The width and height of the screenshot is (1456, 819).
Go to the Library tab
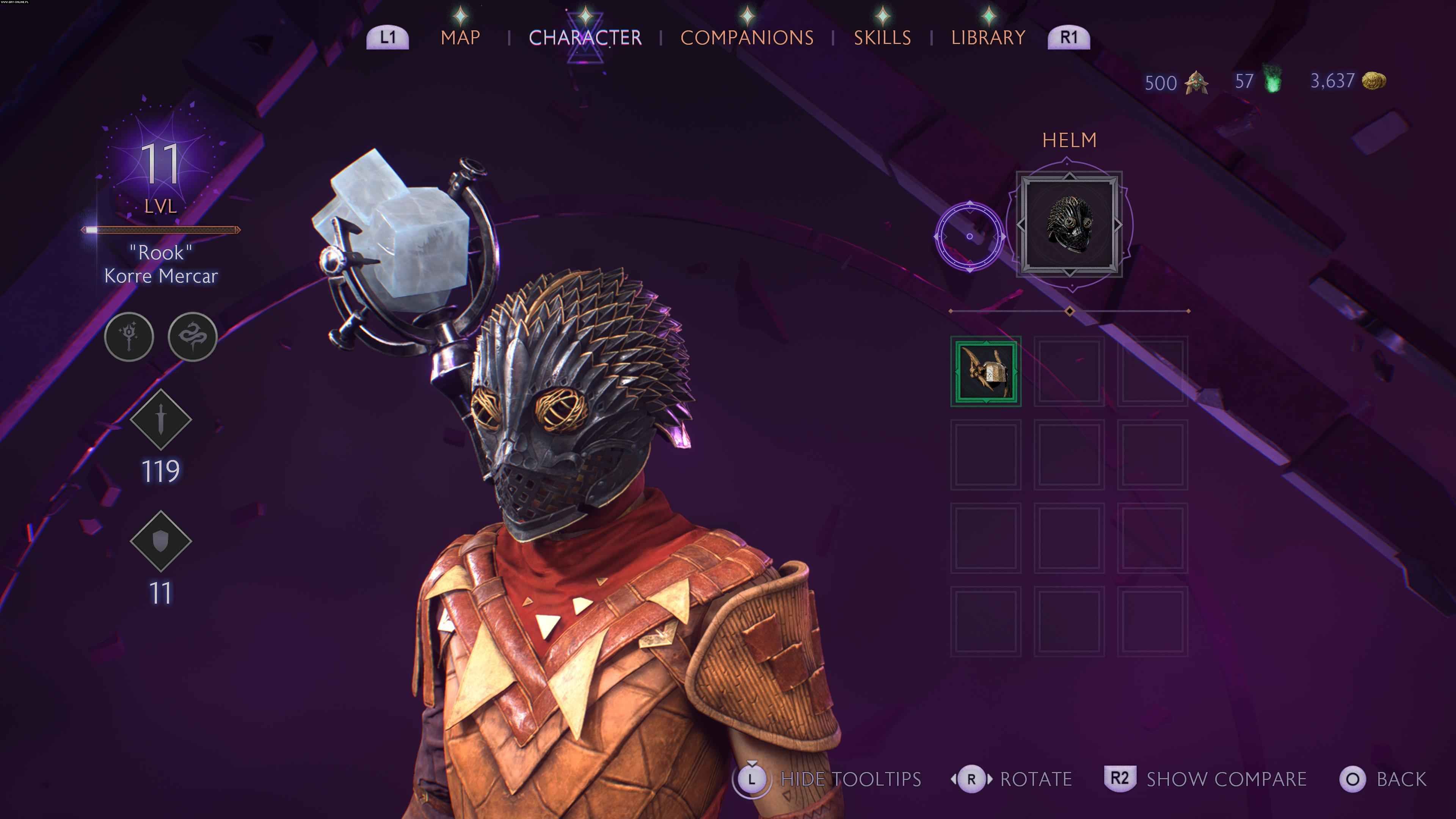pyautogui.click(x=988, y=37)
